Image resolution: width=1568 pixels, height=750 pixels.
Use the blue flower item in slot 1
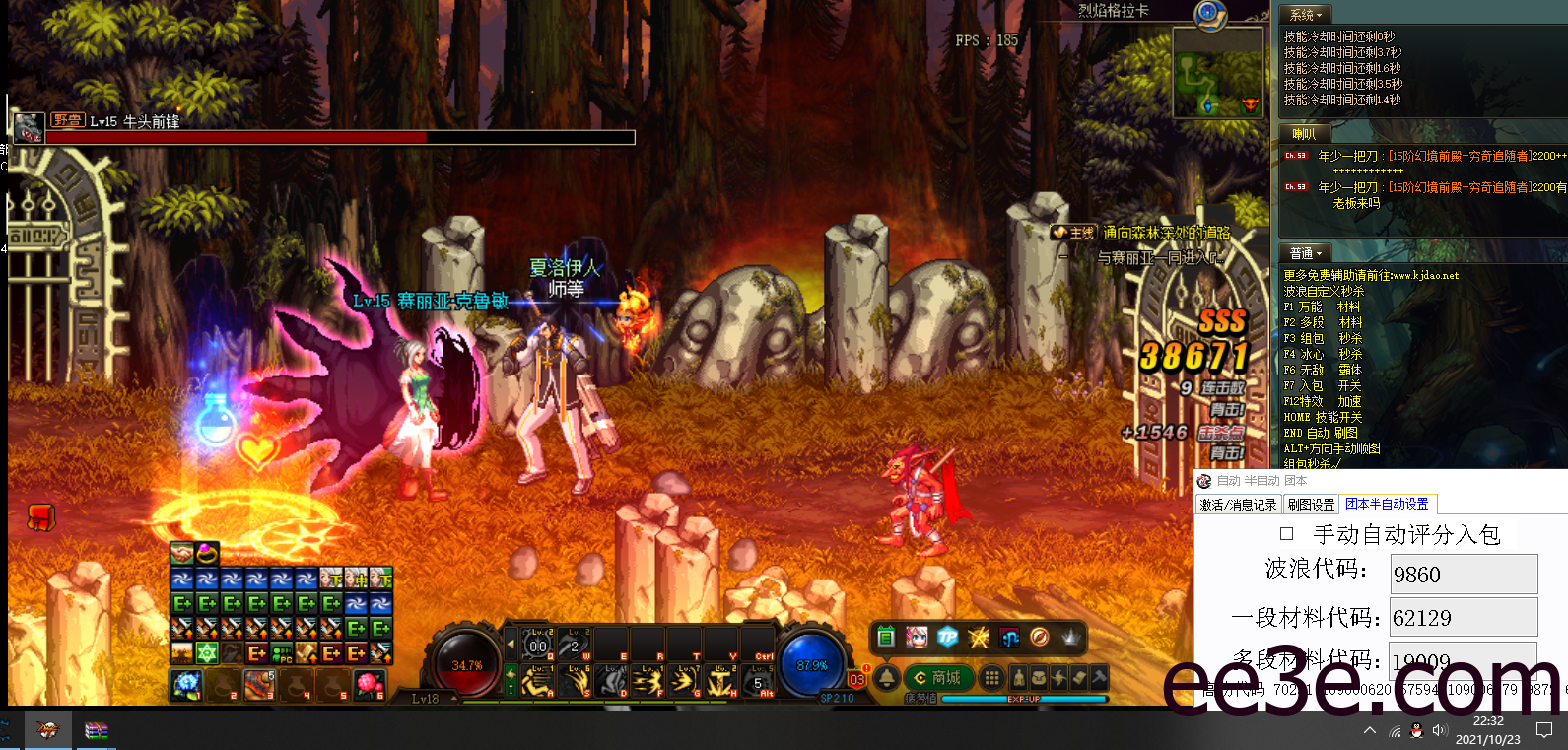[x=186, y=683]
